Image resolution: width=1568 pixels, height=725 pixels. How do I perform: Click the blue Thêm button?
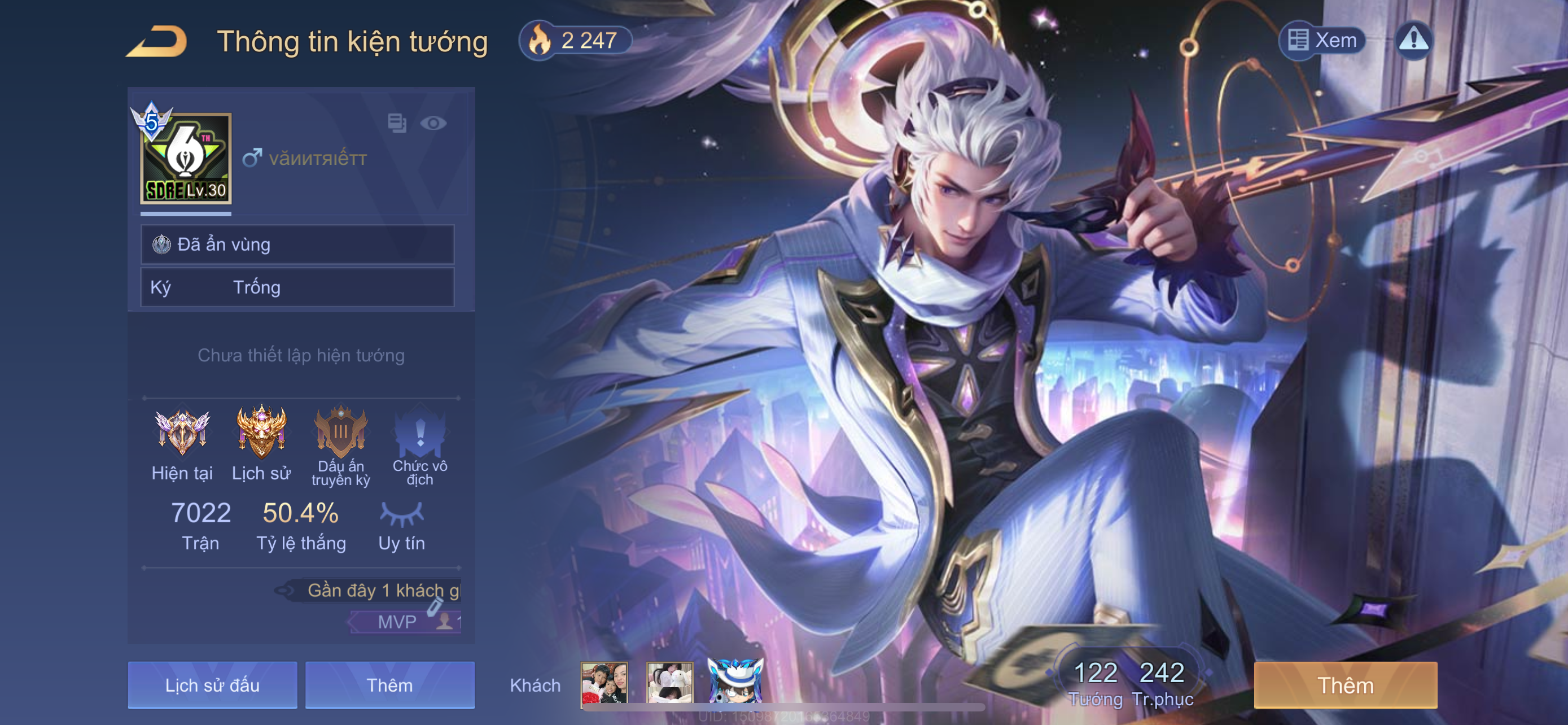(x=389, y=685)
